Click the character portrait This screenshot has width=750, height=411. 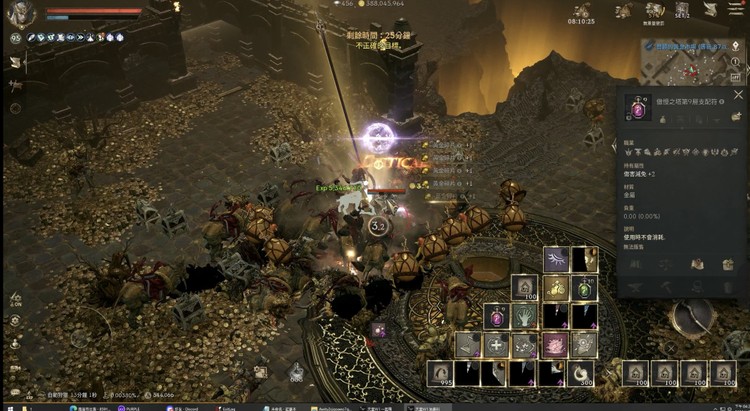click(x=22, y=13)
